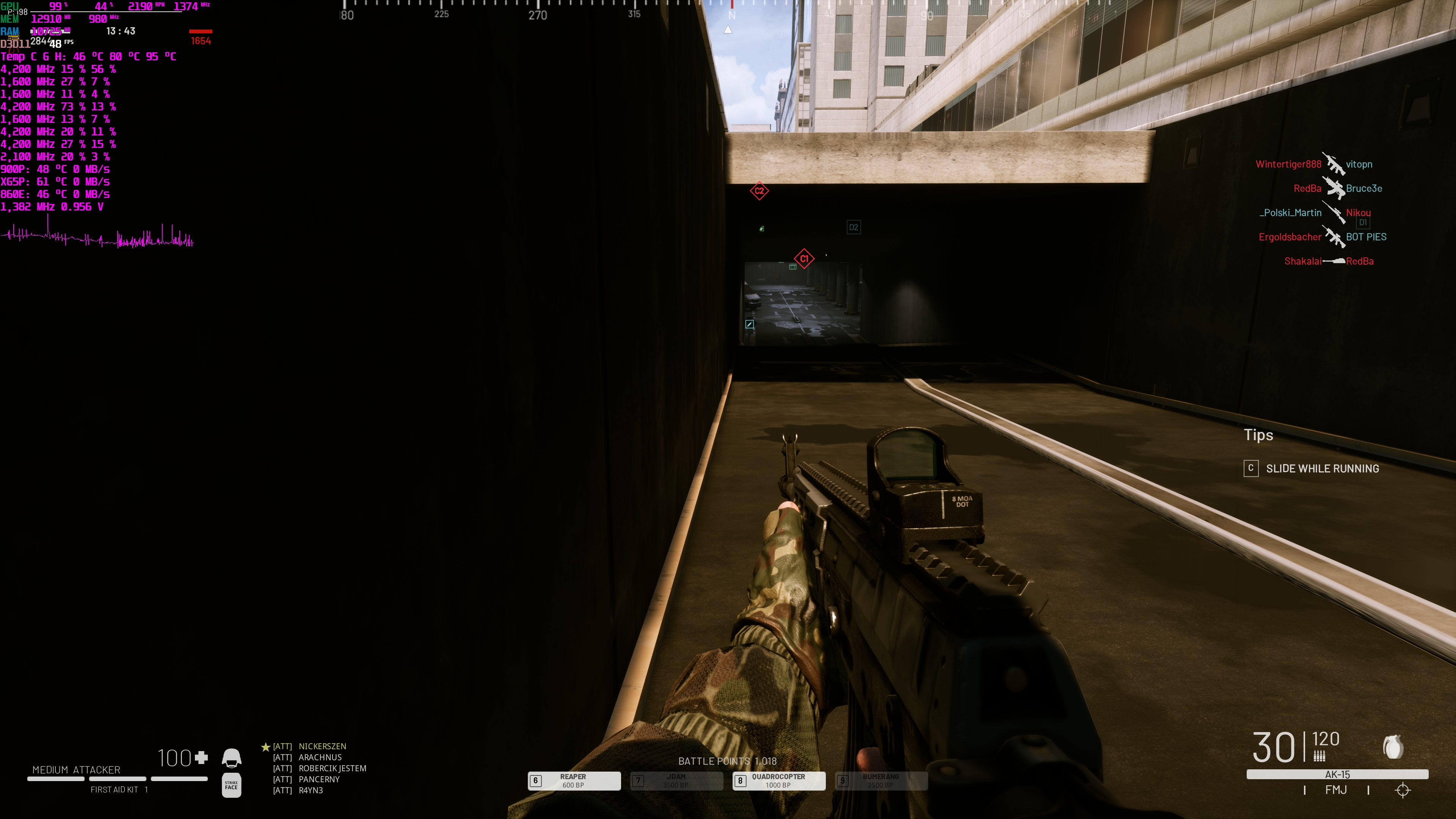Click the weapon icon in Ergoldsbacher kill entry

tap(1334, 237)
